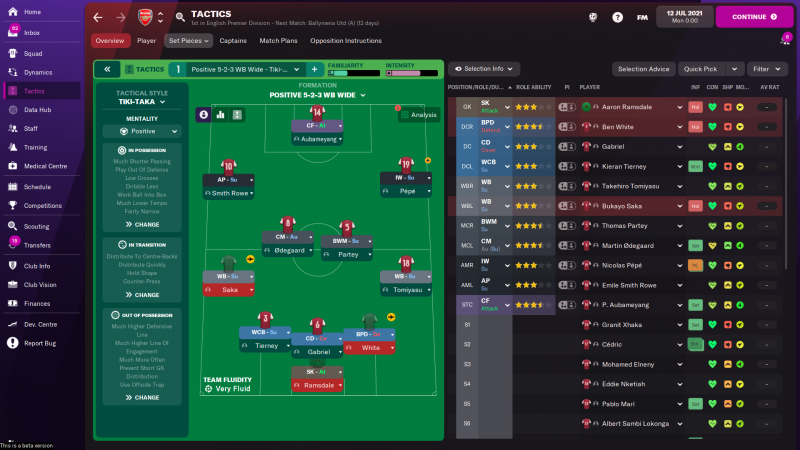Open the Finances section
800x450 pixels.
coord(37,303)
